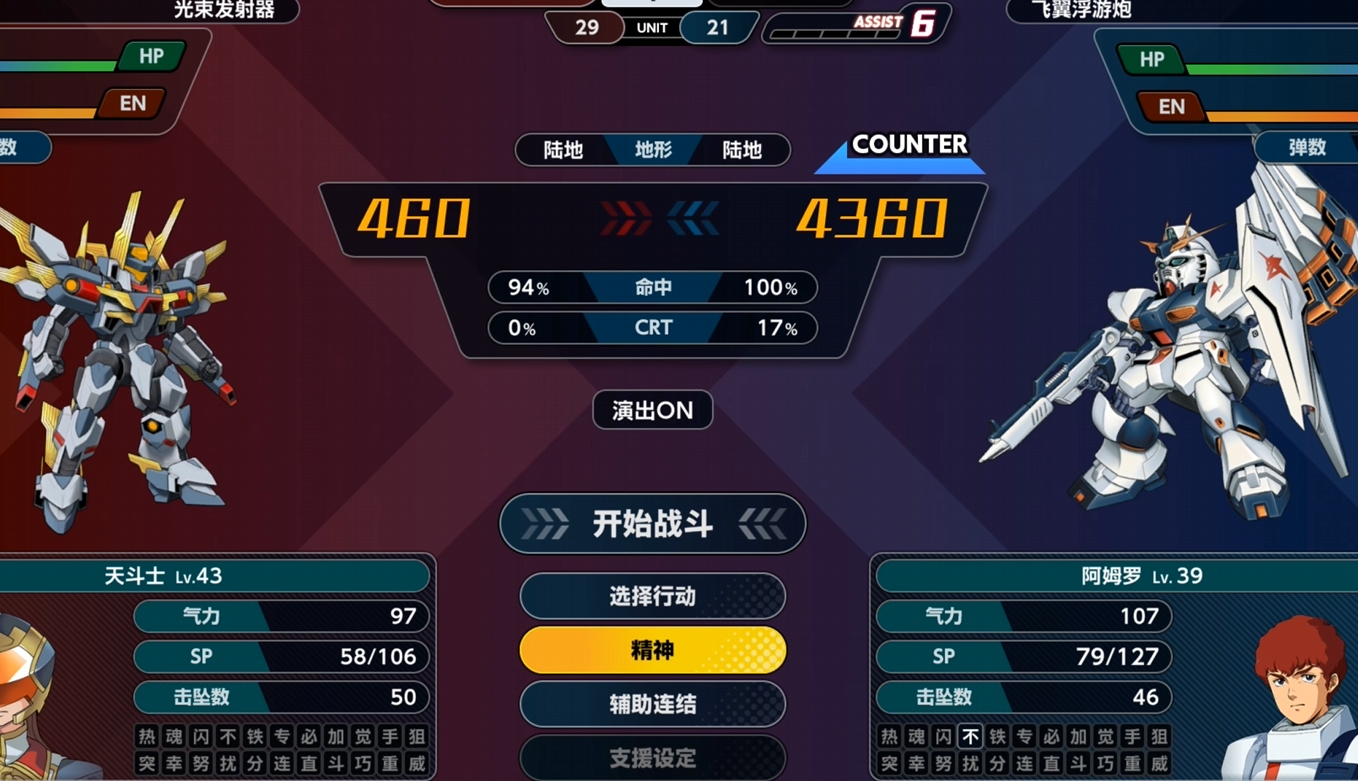The image size is (1358, 781).
Task: Start the battle with 开始战斗
Action: tap(652, 524)
